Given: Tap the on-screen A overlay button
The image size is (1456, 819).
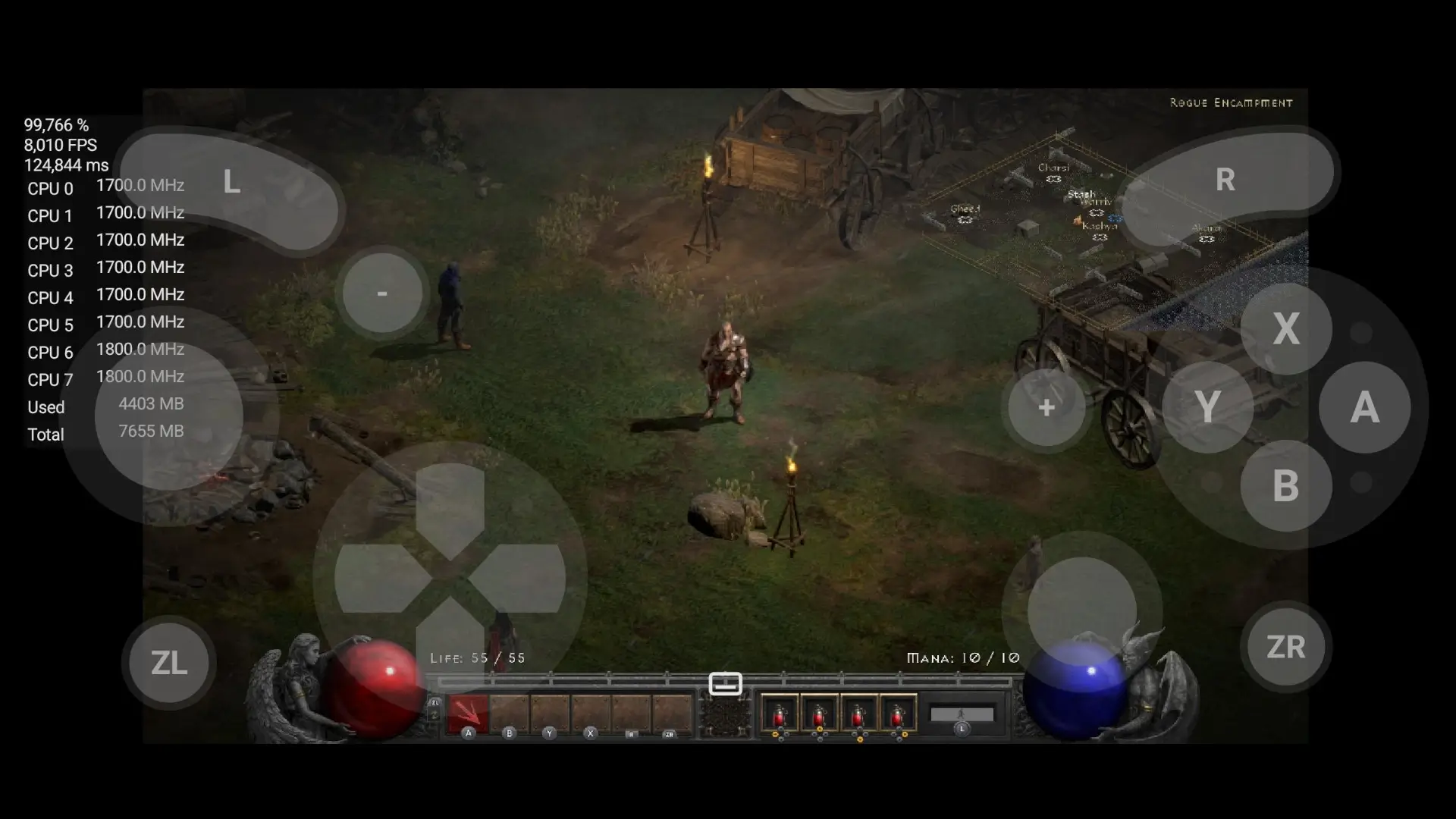Looking at the screenshot, I should [1364, 407].
